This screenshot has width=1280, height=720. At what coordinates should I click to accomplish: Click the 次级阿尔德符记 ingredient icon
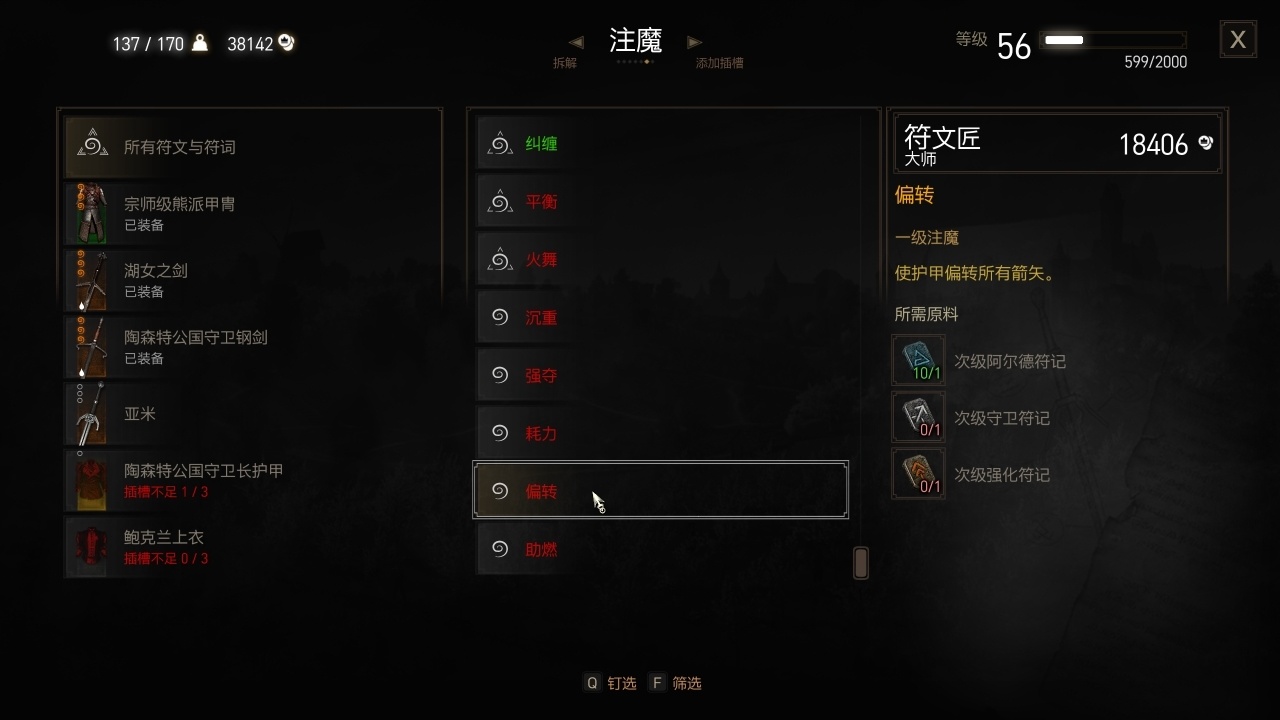pyautogui.click(x=917, y=358)
